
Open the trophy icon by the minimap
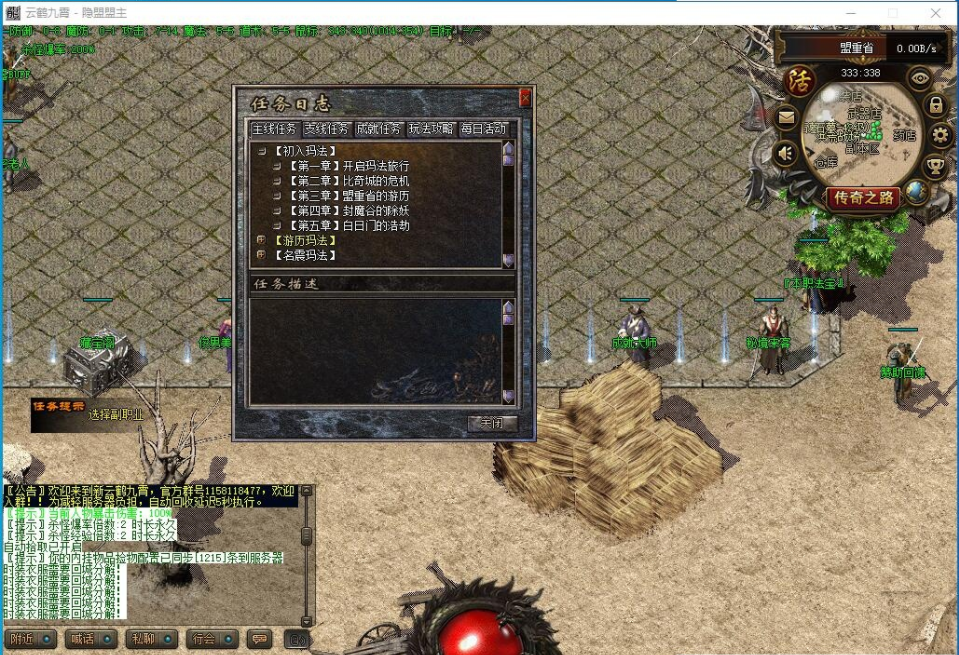pyautogui.click(x=937, y=166)
